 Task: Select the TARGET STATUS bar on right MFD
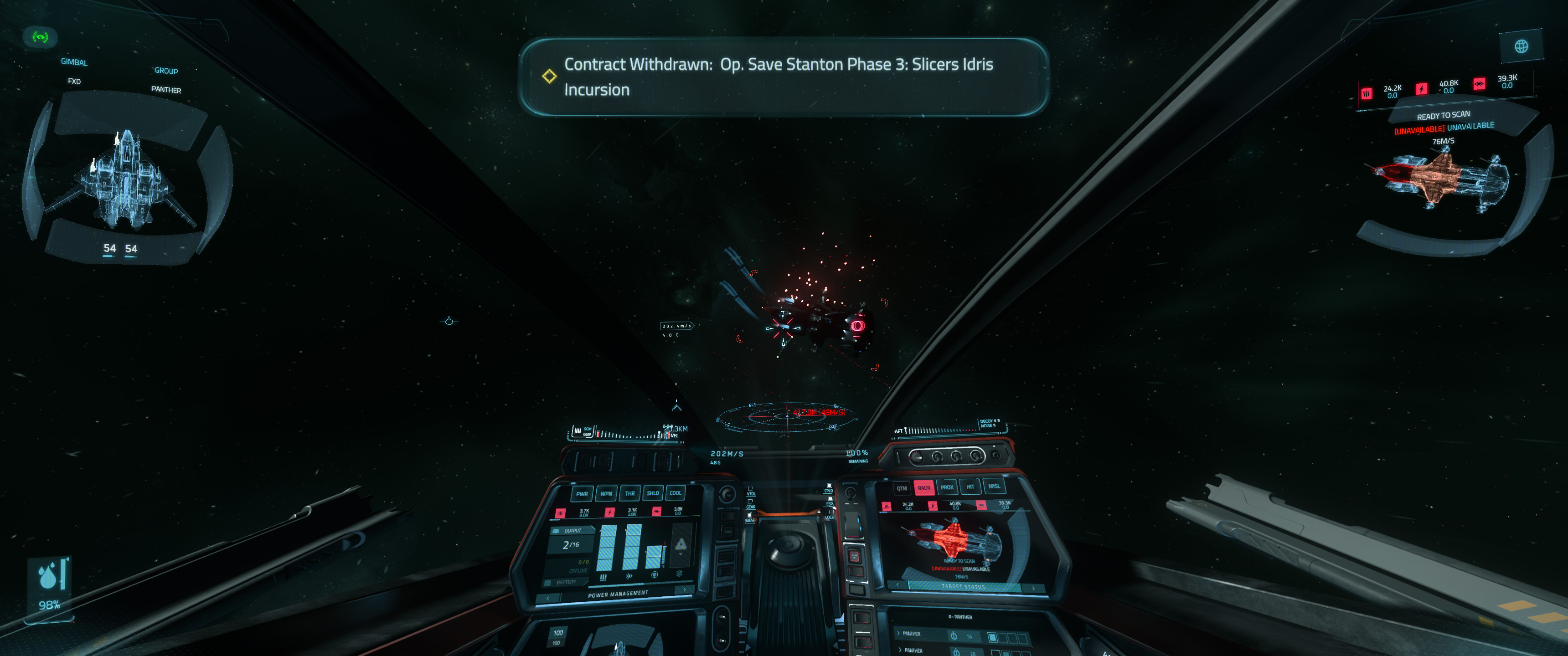[964, 587]
